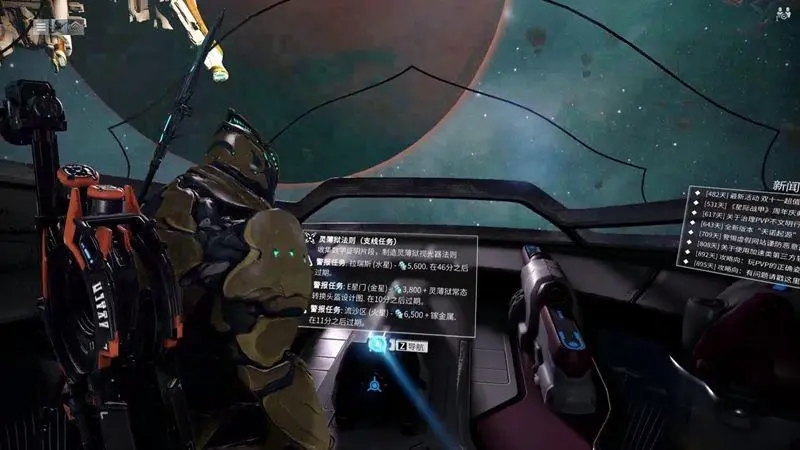Viewport: 800px width, 450px height.
Task: Open the squad players icon
Action: [x=783, y=14]
